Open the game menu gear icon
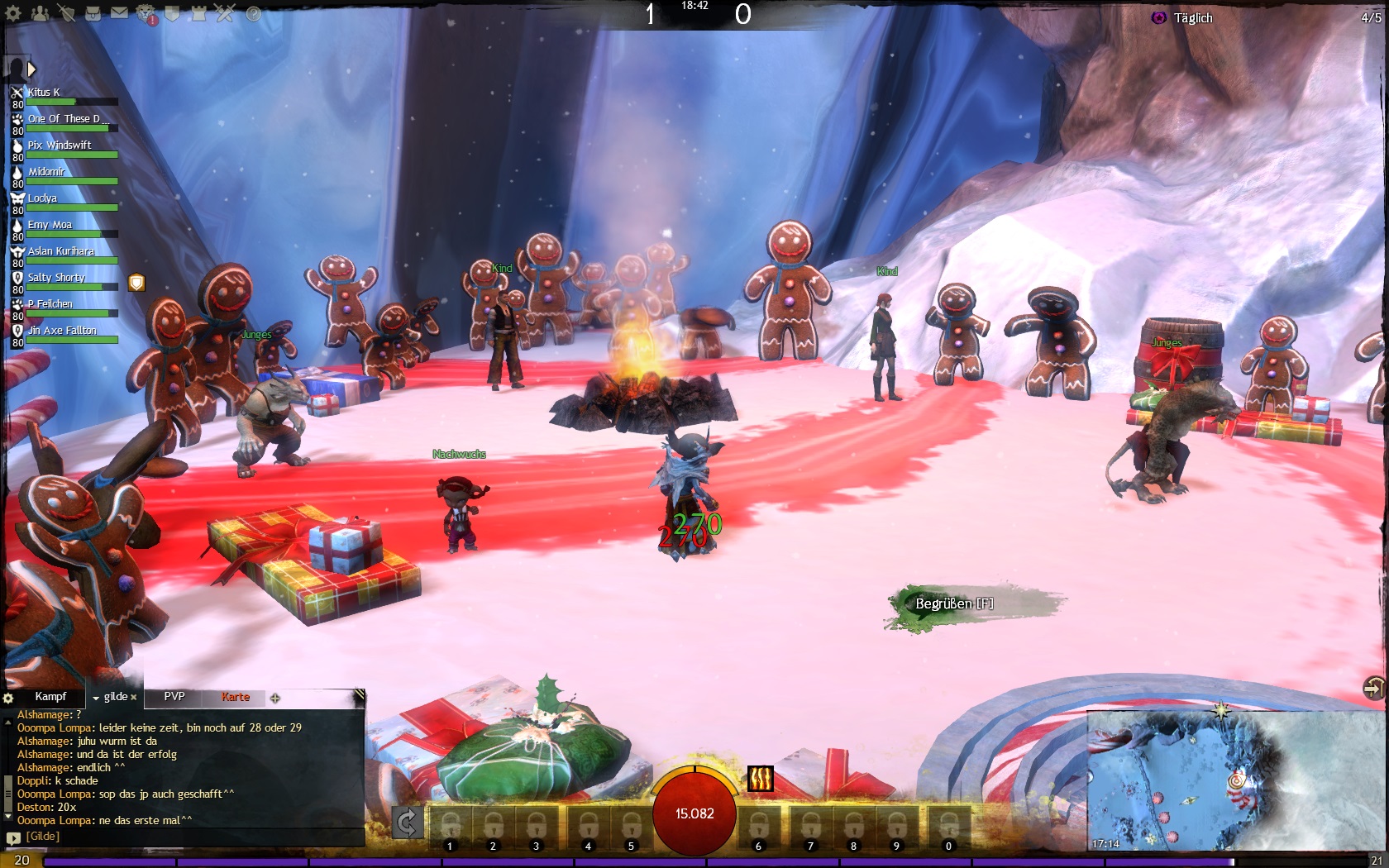This screenshot has width=1389, height=868. tap(13, 13)
